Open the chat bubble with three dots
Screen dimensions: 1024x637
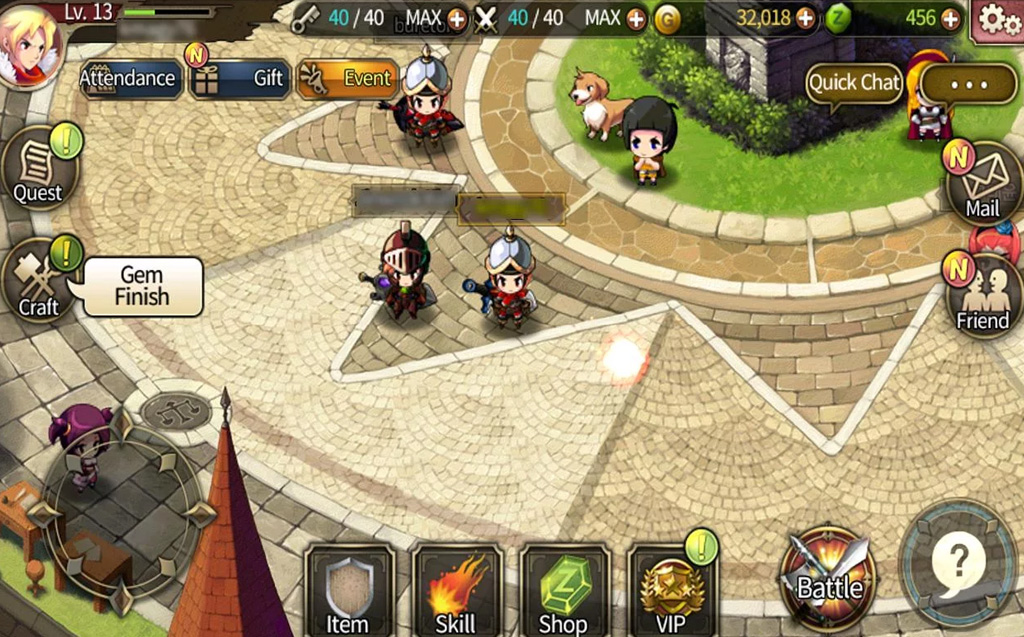click(x=968, y=84)
